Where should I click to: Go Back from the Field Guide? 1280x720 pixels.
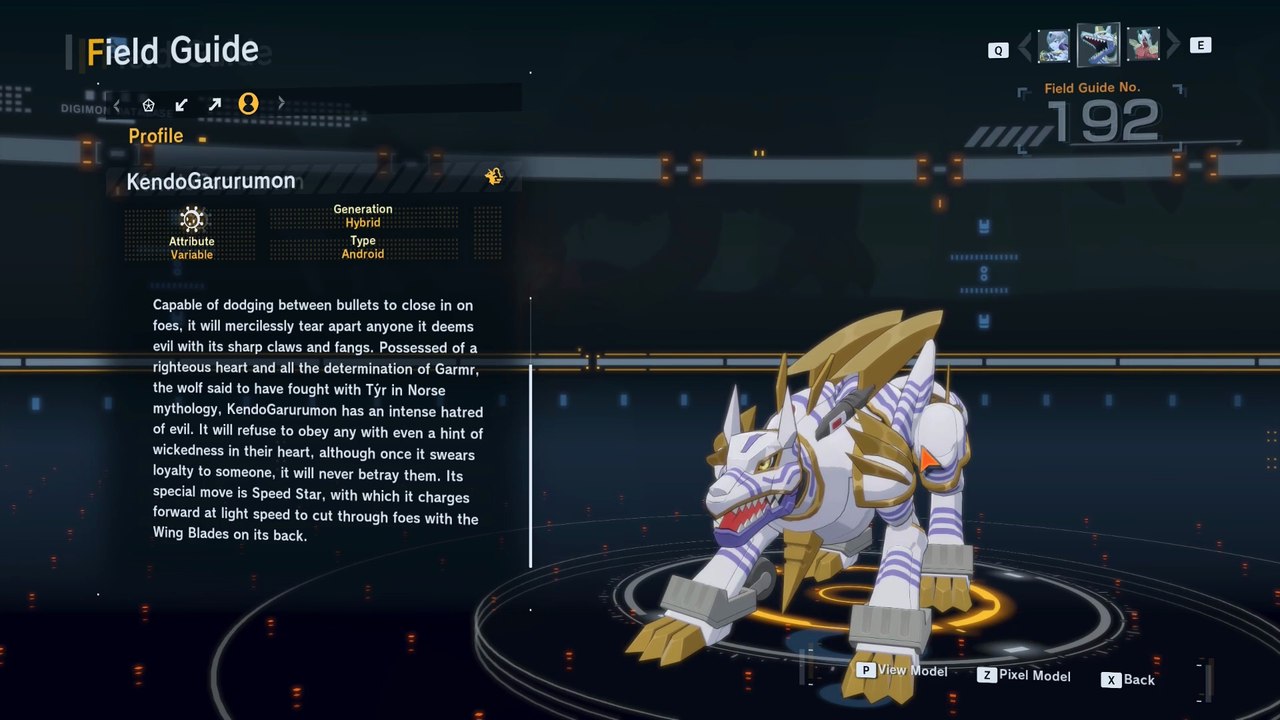[x=1129, y=680]
